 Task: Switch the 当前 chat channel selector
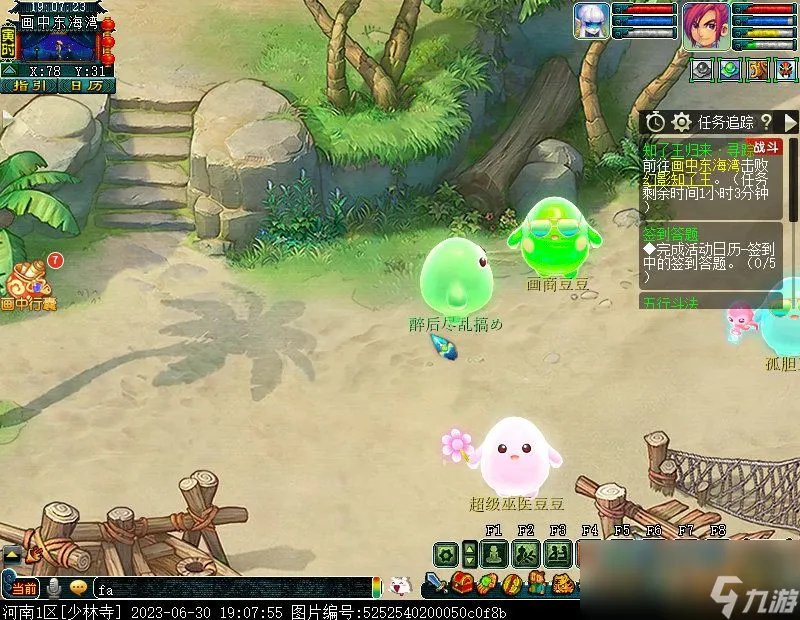25,588
